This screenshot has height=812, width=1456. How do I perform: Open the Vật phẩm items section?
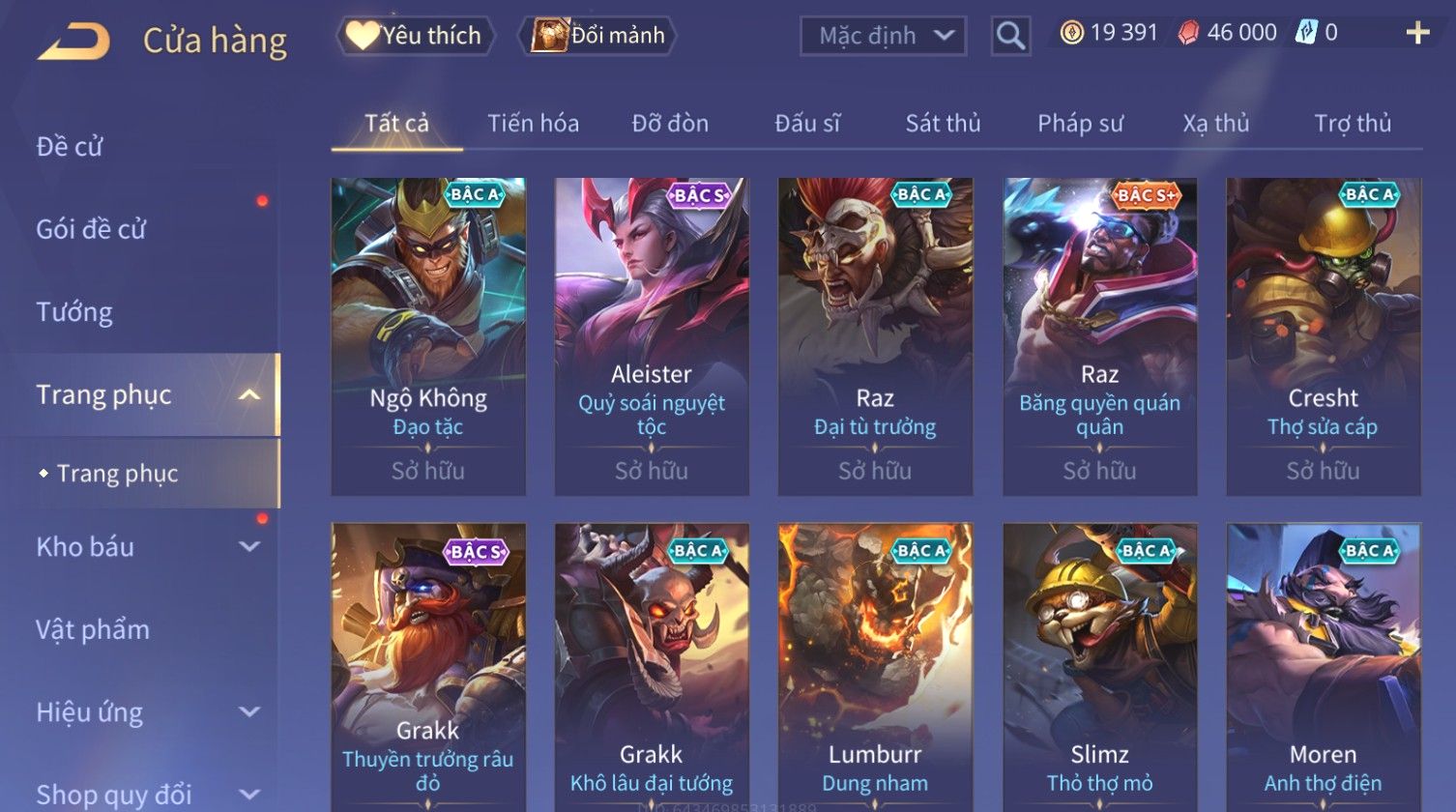point(93,630)
